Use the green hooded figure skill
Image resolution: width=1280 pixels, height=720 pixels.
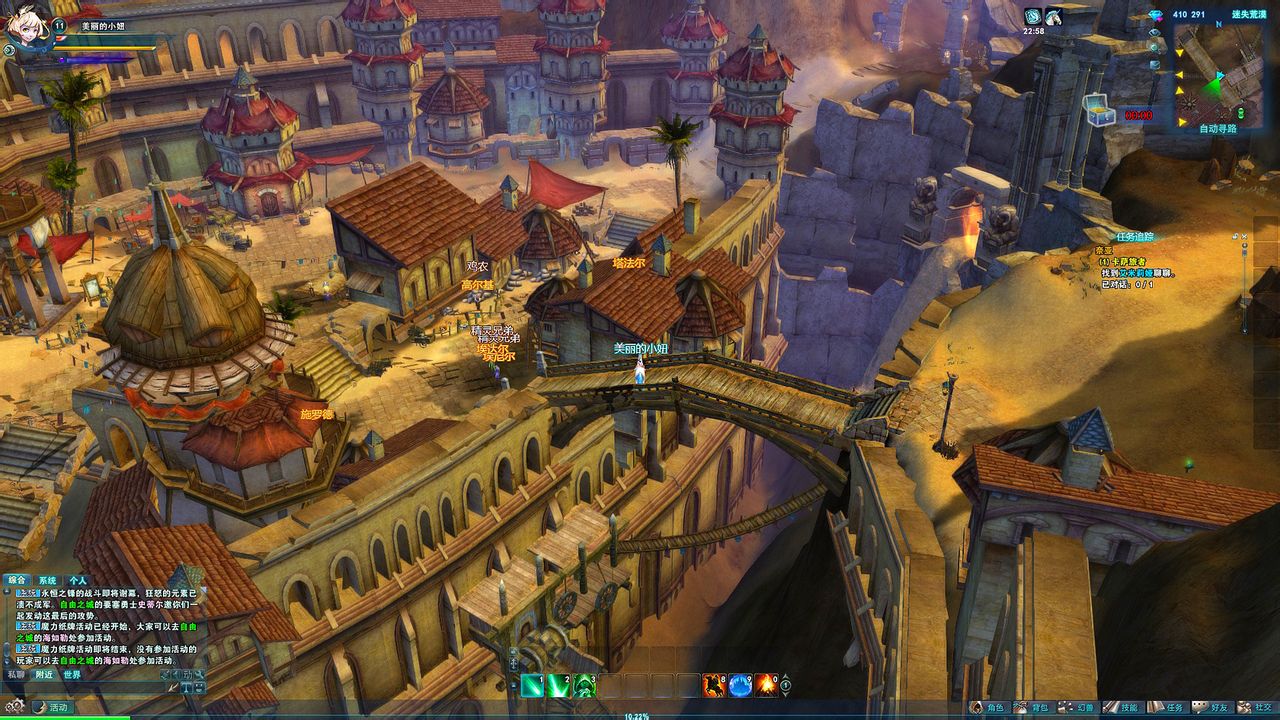584,685
